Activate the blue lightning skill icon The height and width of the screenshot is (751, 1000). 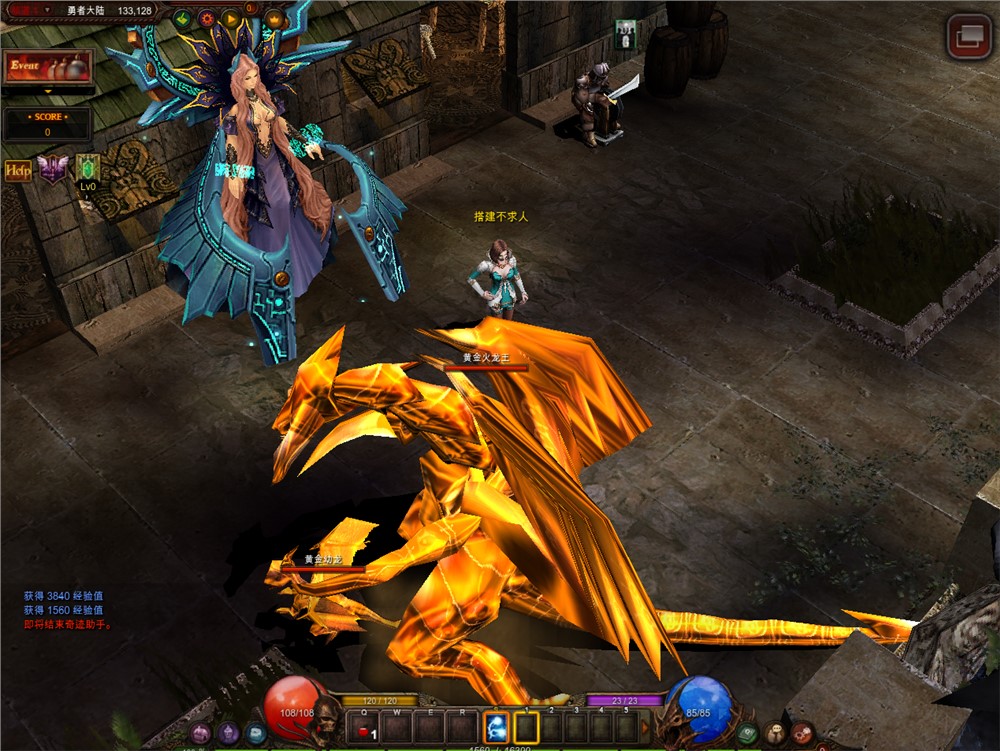[496, 727]
